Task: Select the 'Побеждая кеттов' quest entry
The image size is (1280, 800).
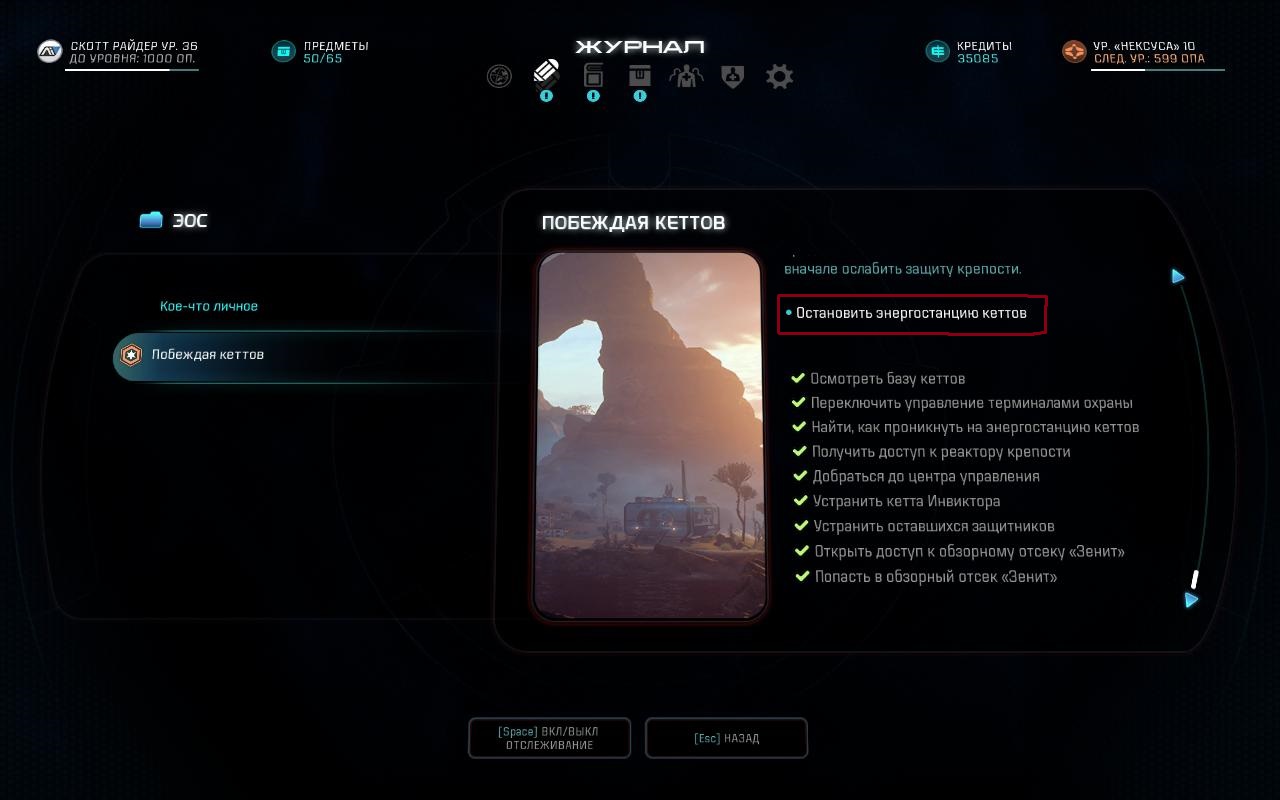Action: point(208,355)
